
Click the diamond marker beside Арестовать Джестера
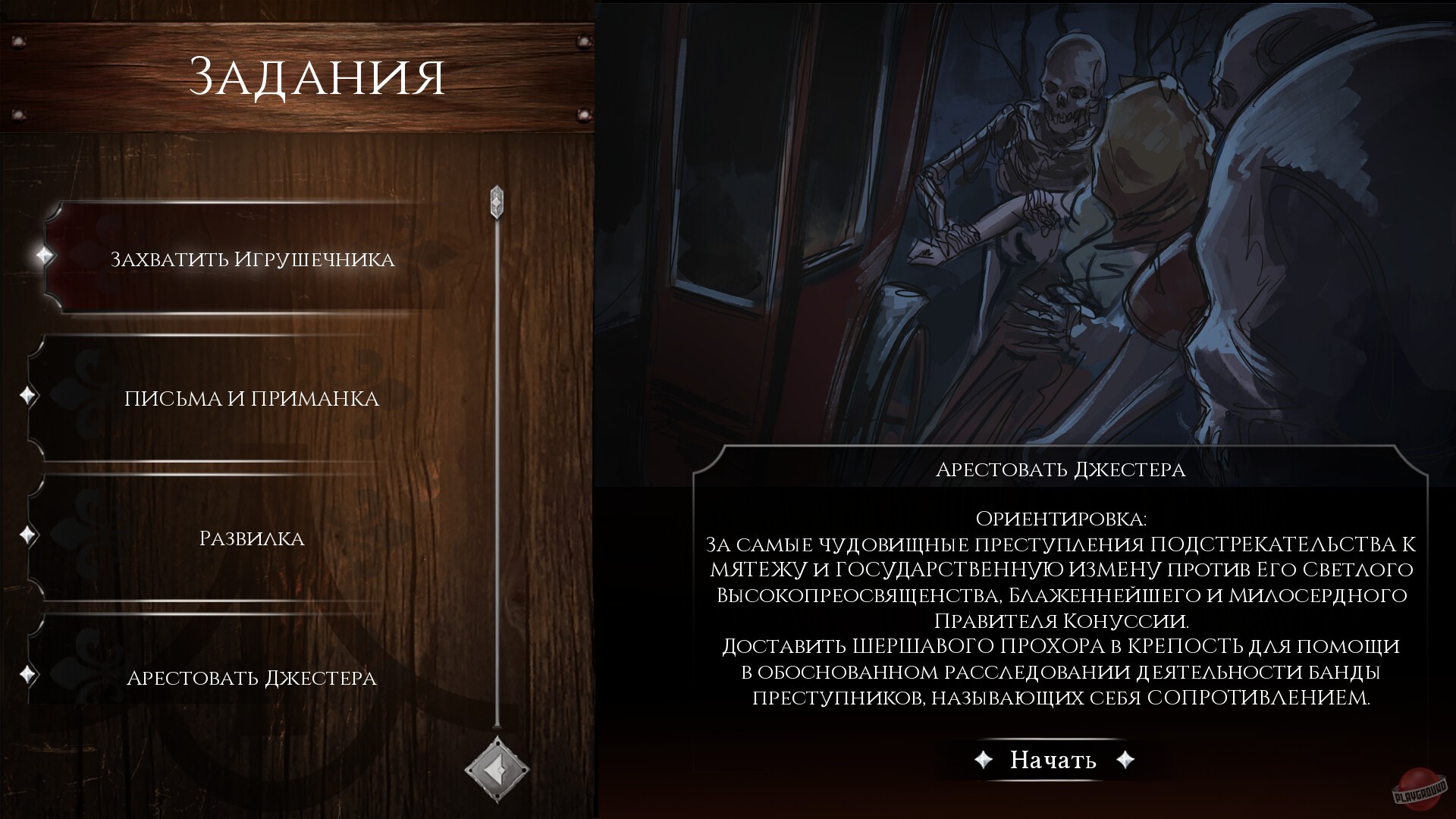point(29,673)
